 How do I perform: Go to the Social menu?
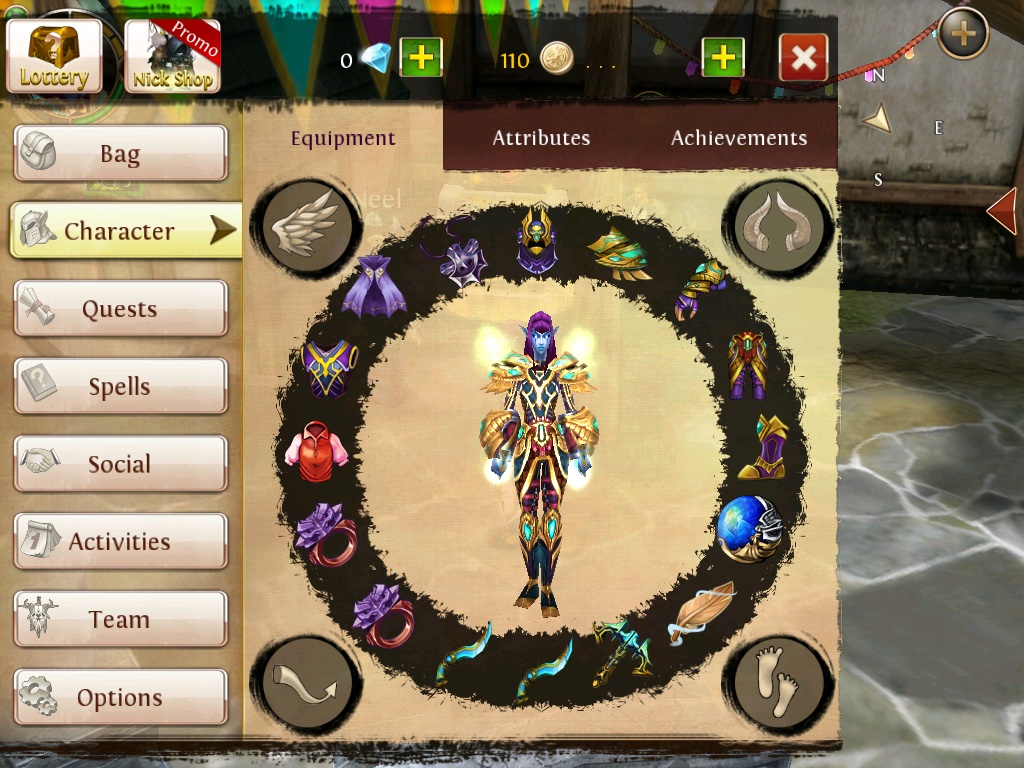click(120, 464)
